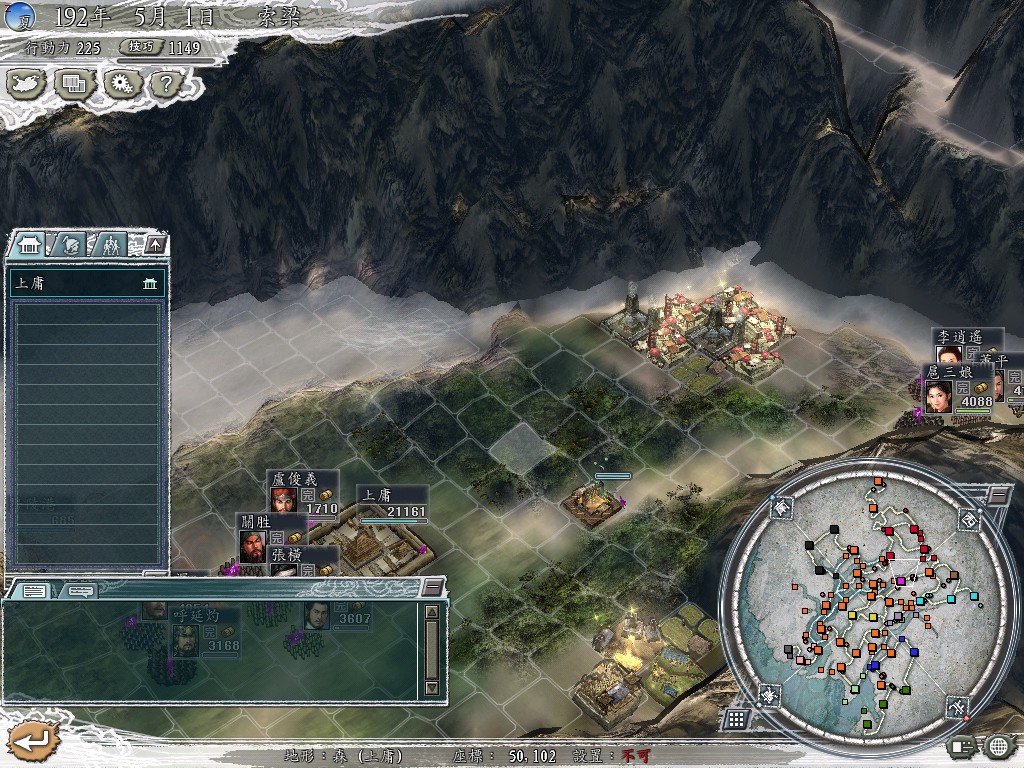Click the circular minimap of China
Image resolution: width=1024 pixels, height=768 pixels.
click(x=869, y=595)
